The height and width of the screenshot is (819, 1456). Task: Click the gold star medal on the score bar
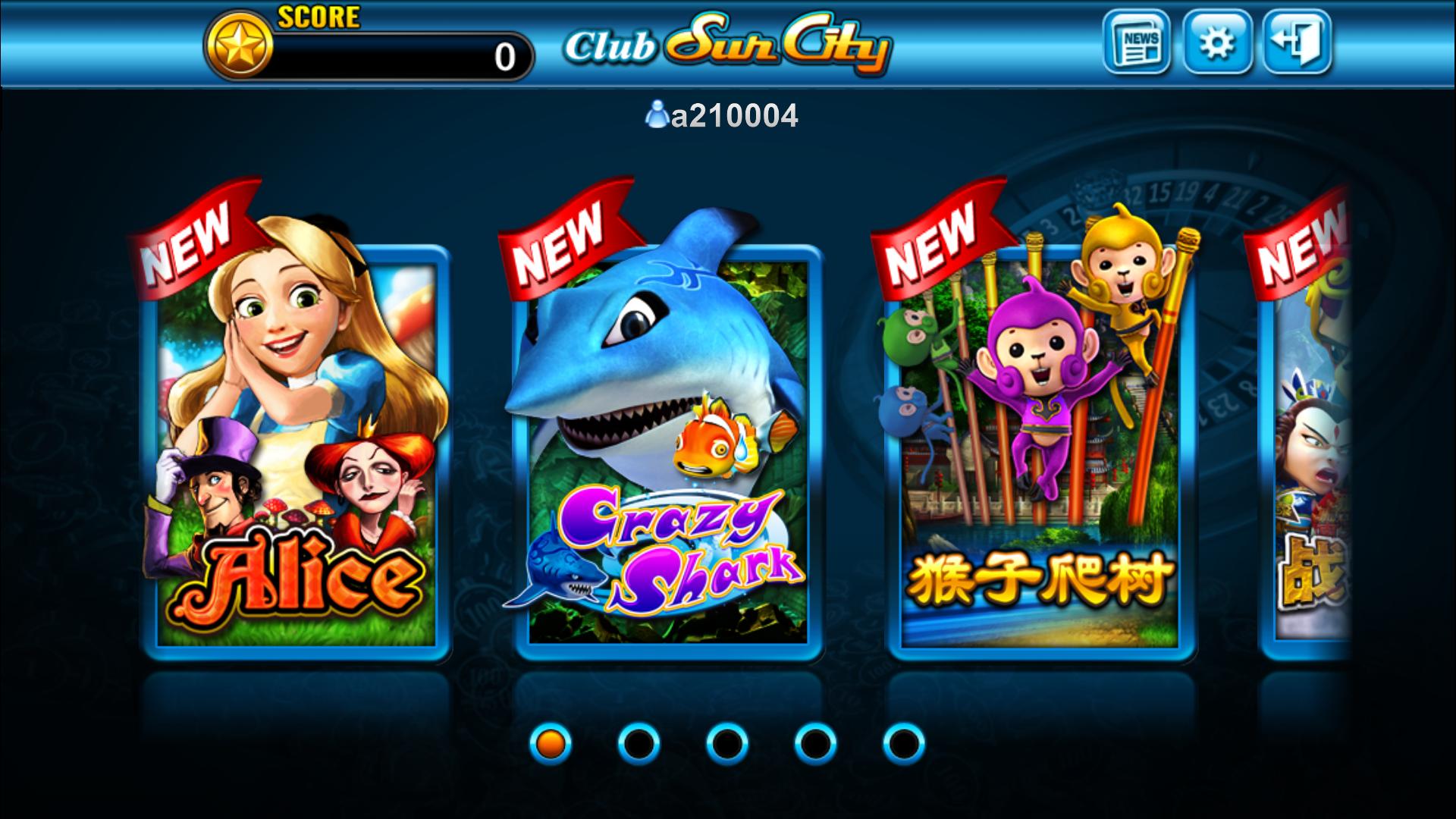click(239, 45)
